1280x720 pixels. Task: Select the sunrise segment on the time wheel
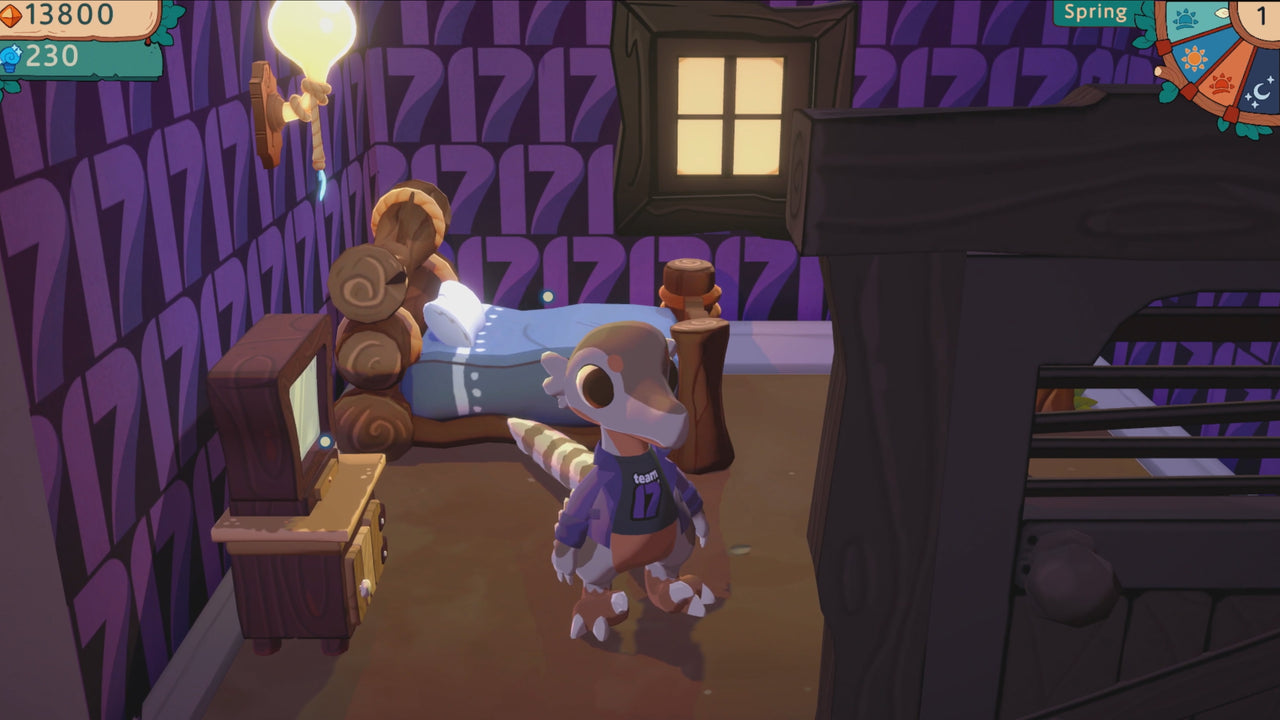(x=1185, y=18)
